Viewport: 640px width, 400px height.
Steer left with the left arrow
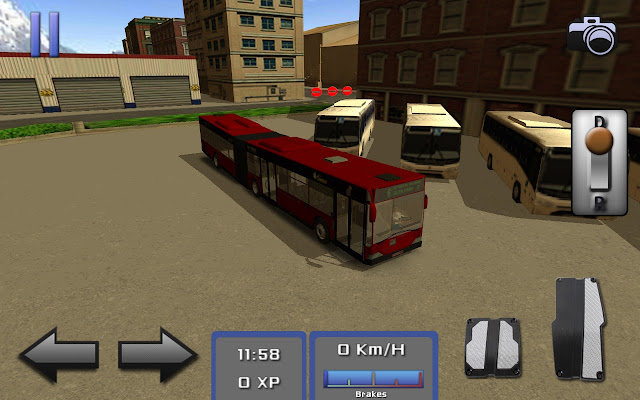coord(59,354)
